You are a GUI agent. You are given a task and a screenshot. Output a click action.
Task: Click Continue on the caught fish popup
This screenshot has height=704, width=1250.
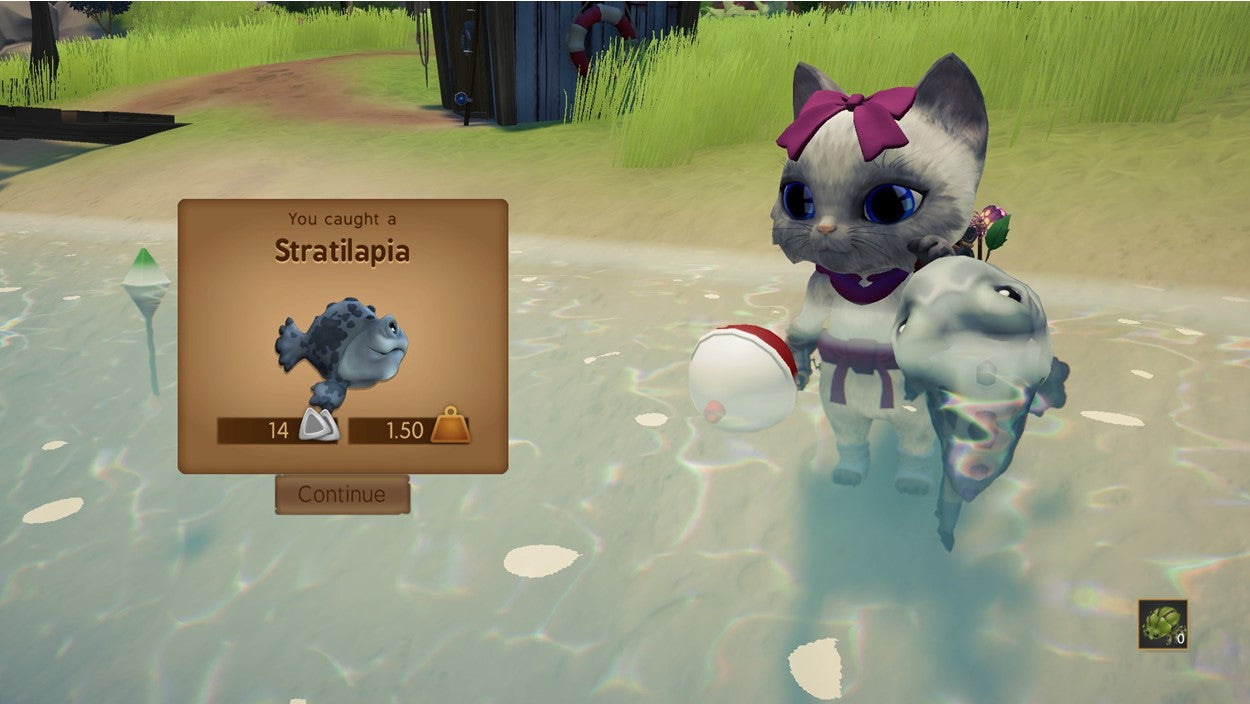pyautogui.click(x=342, y=494)
